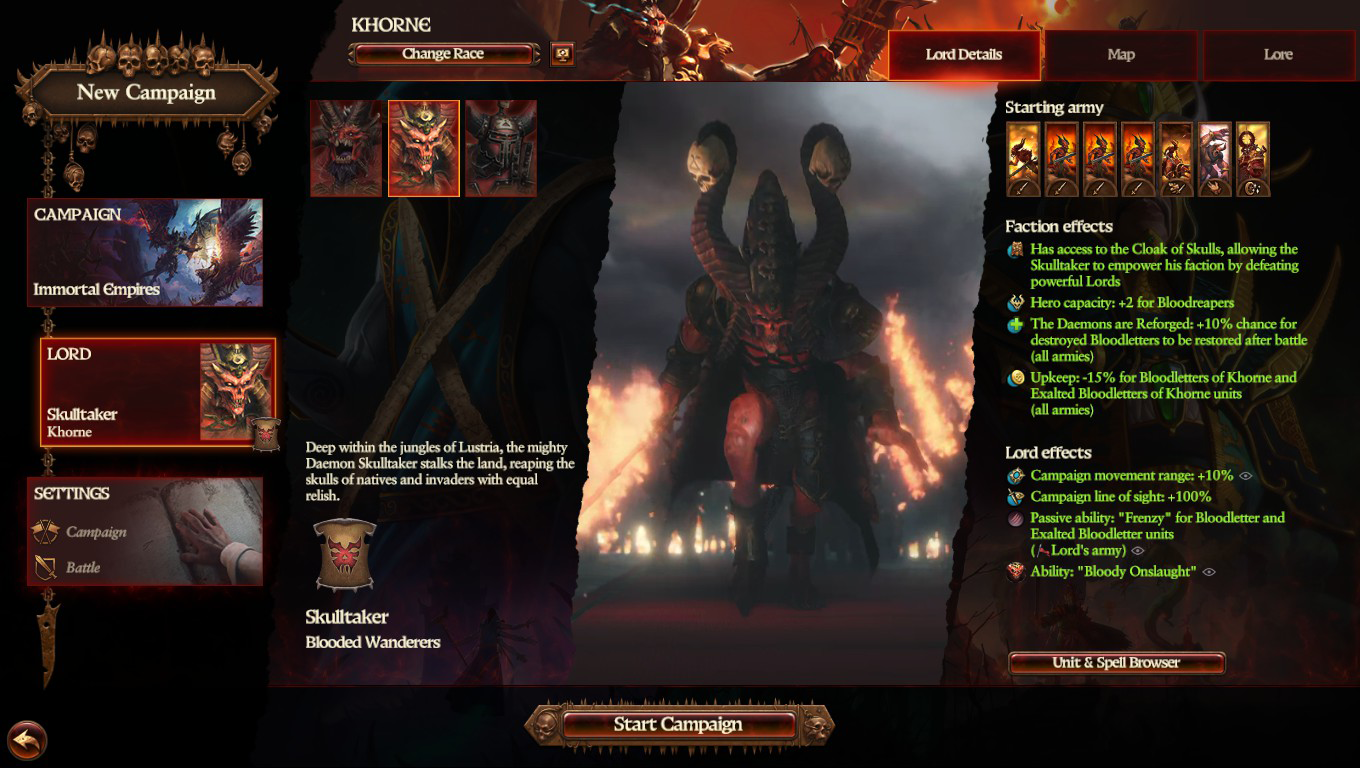Open the Change Race selector
Image resolution: width=1360 pixels, height=768 pixels.
pyautogui.click(x=443, y=54)
